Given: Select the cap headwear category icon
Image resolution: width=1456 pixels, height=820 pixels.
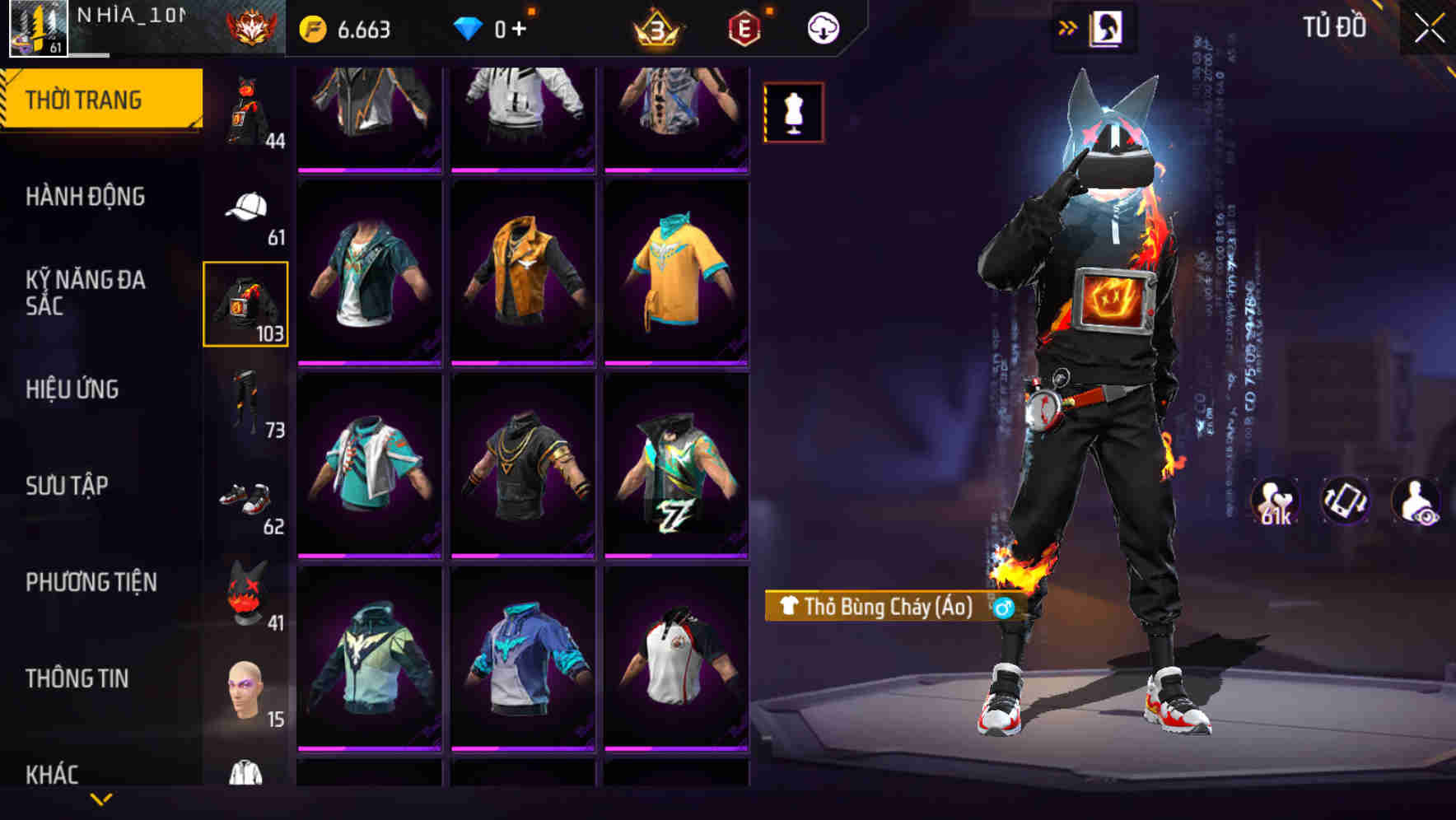Looking at the screenshot, I should (245, 206).
